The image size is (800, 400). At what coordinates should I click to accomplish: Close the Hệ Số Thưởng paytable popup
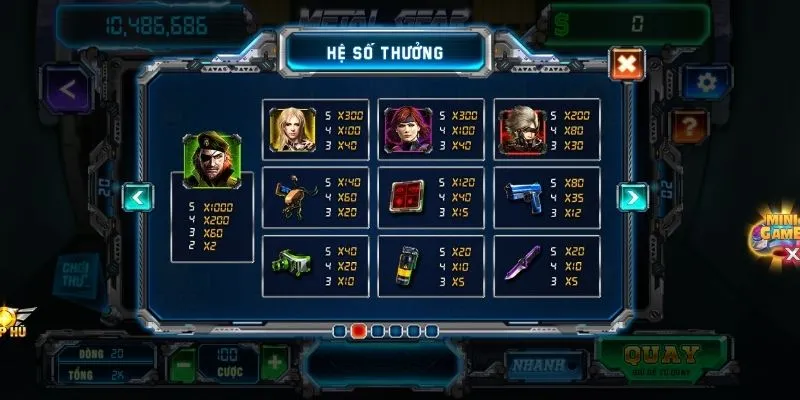point(626,66)
